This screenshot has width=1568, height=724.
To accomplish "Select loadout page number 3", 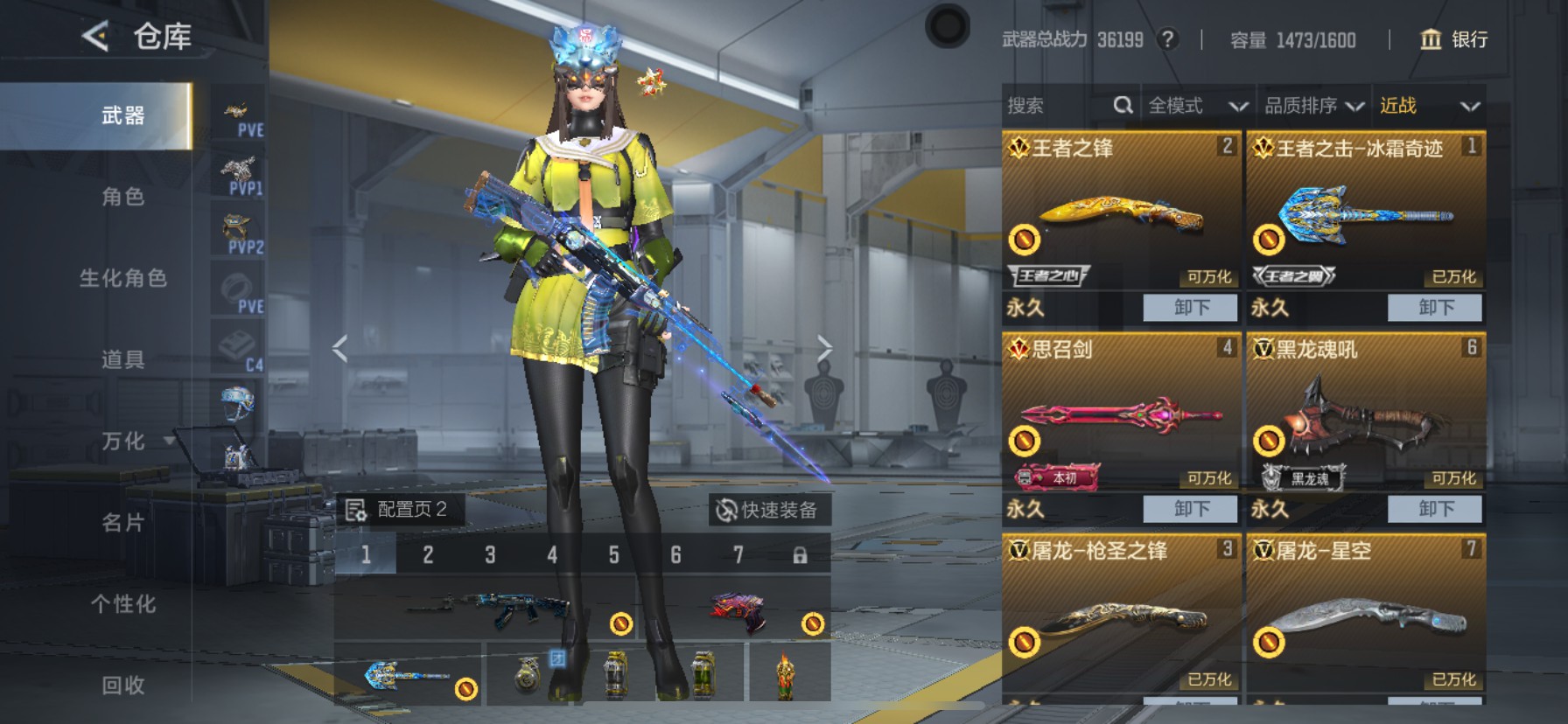I will (x=489, y=554).
